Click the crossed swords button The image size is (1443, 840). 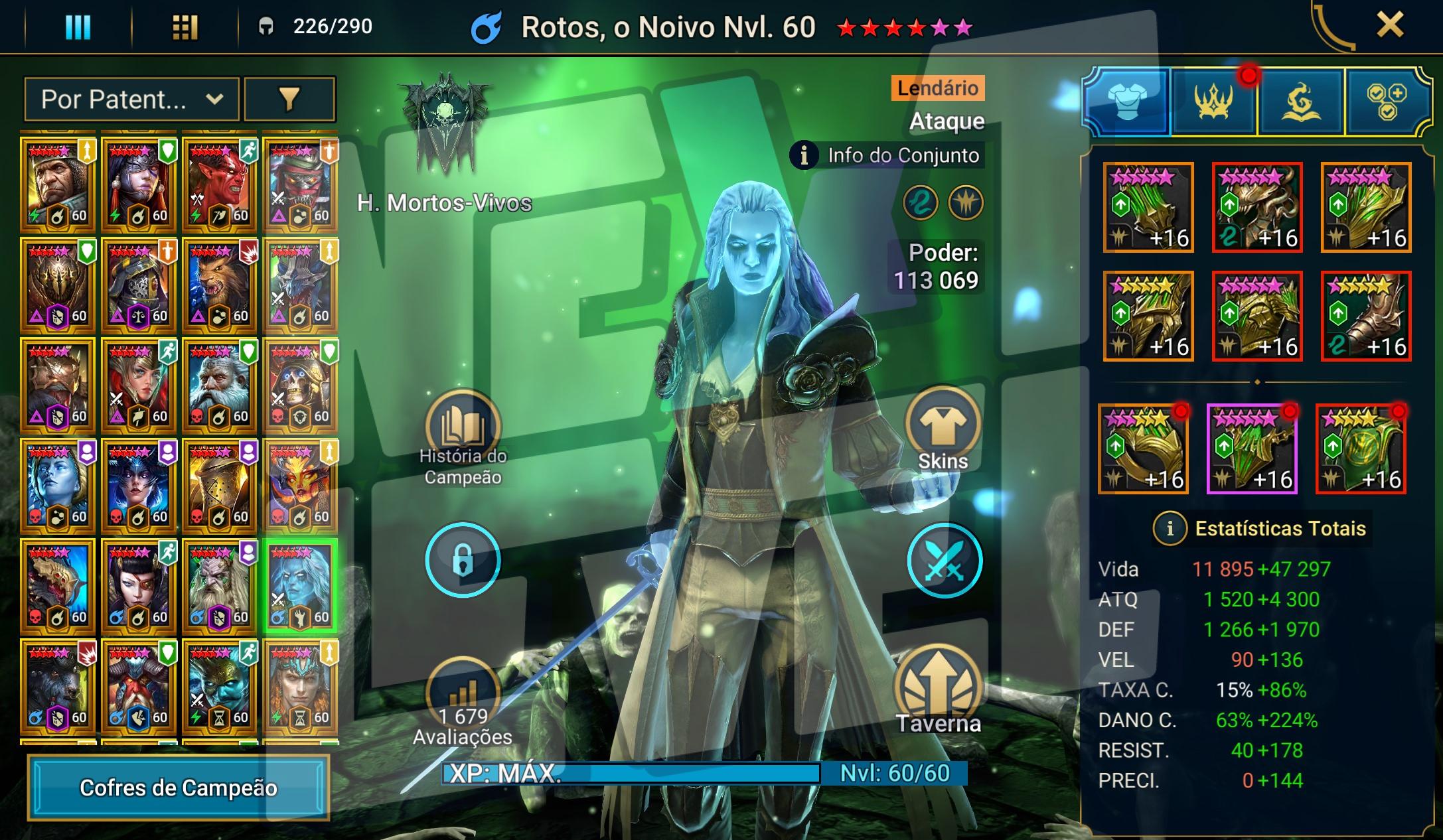pyautogui.click(x=944, y=560)
